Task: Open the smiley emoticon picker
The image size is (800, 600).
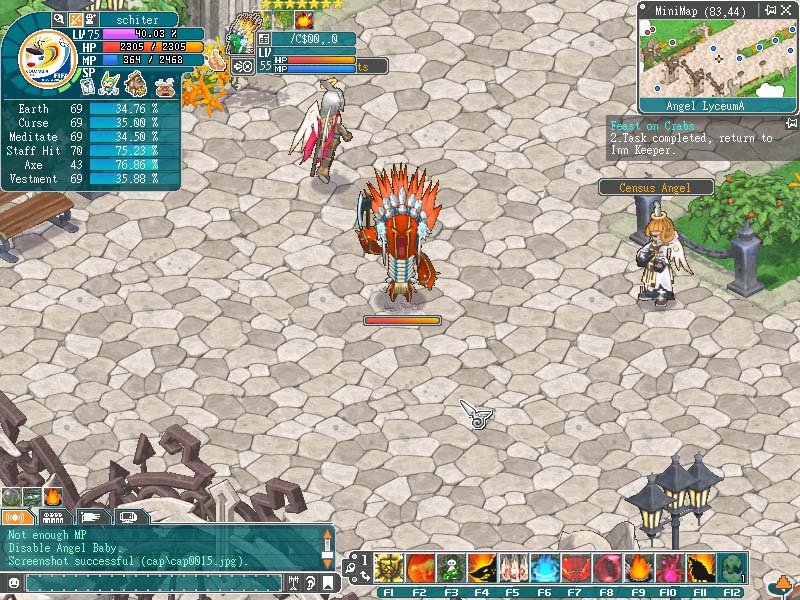Action: point(13,582)
